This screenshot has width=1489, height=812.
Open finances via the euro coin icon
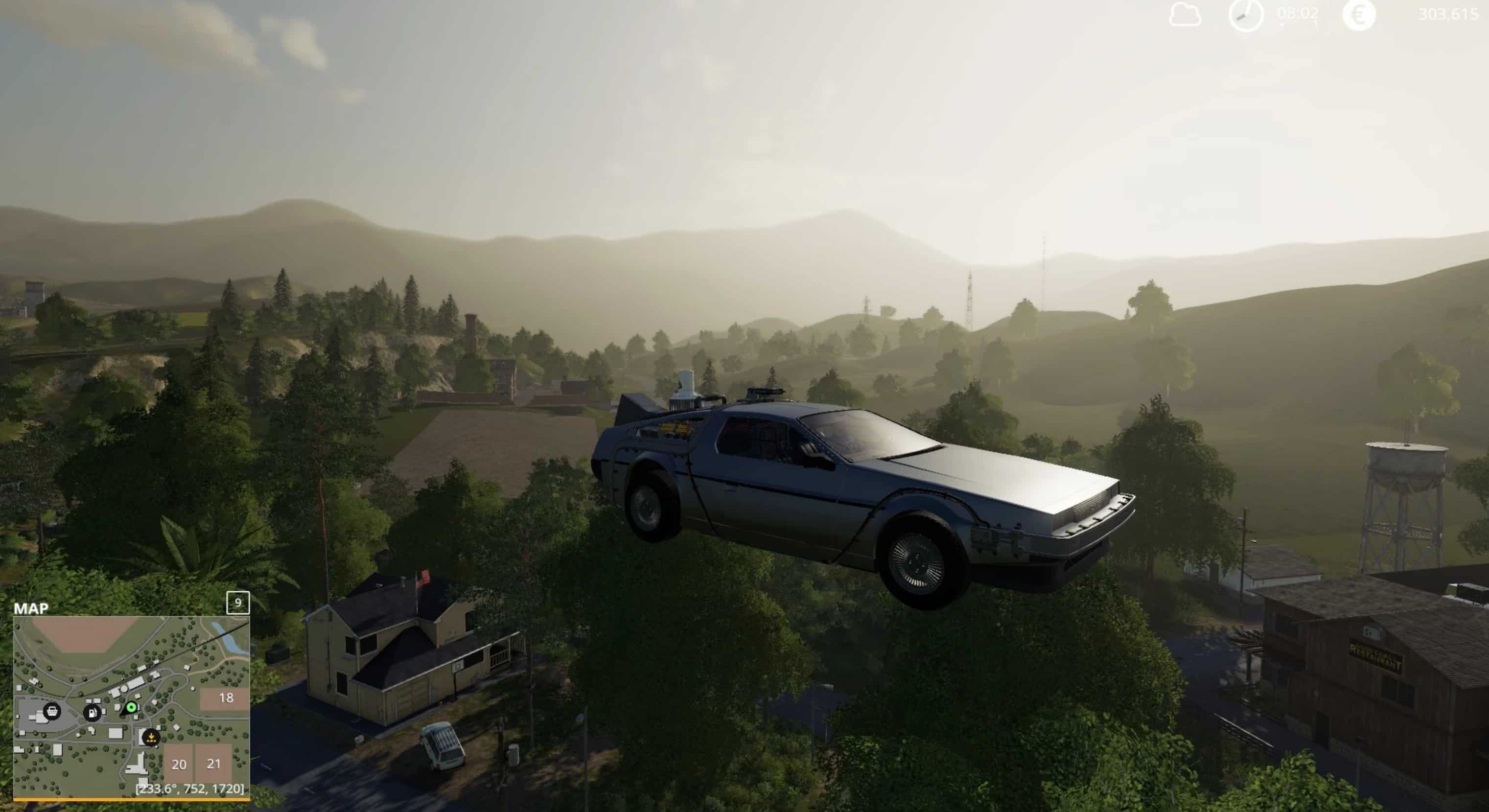tap(1358, 15)
